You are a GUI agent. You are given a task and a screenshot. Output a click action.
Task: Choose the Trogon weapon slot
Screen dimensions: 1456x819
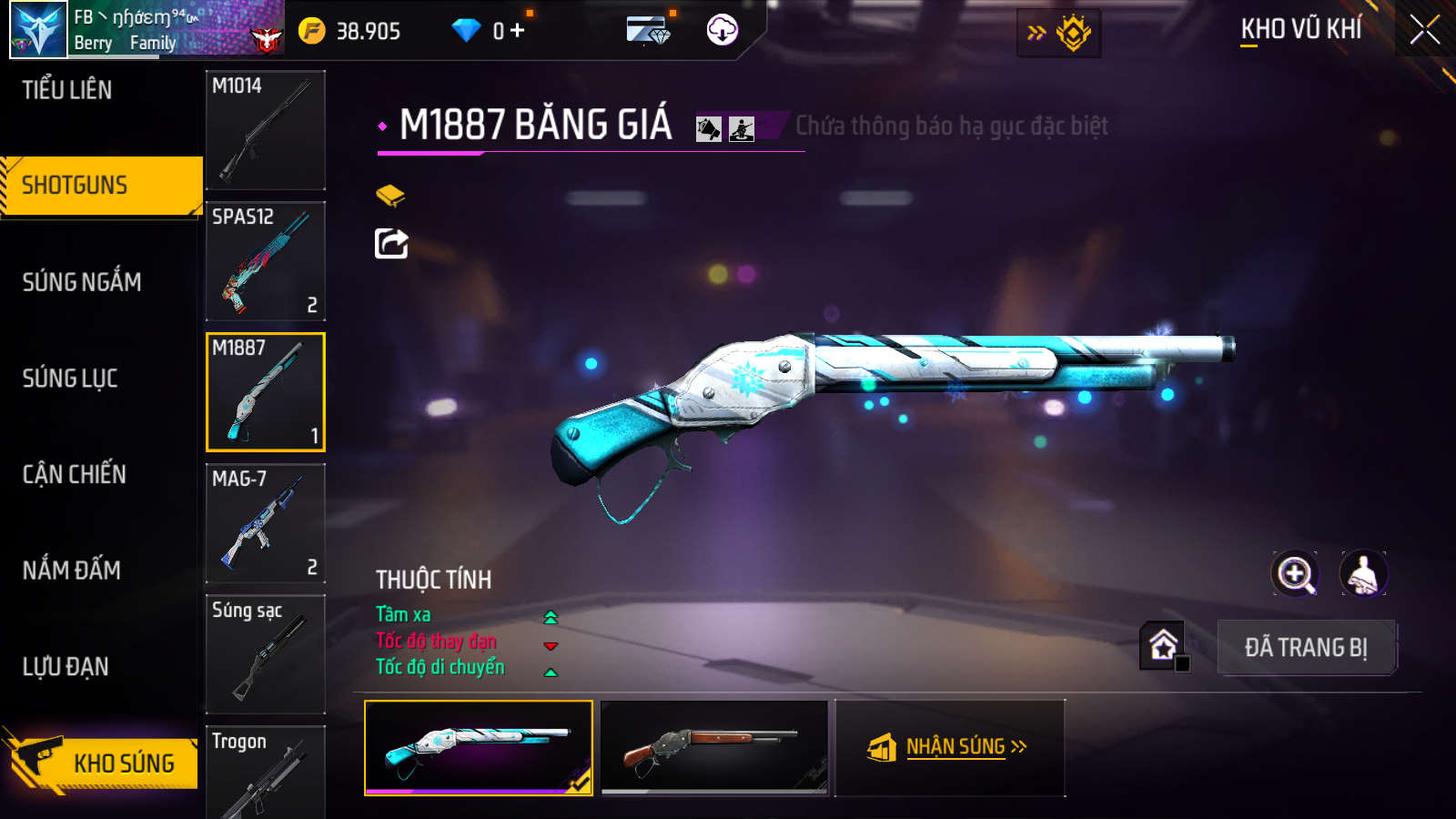[266, 773]
